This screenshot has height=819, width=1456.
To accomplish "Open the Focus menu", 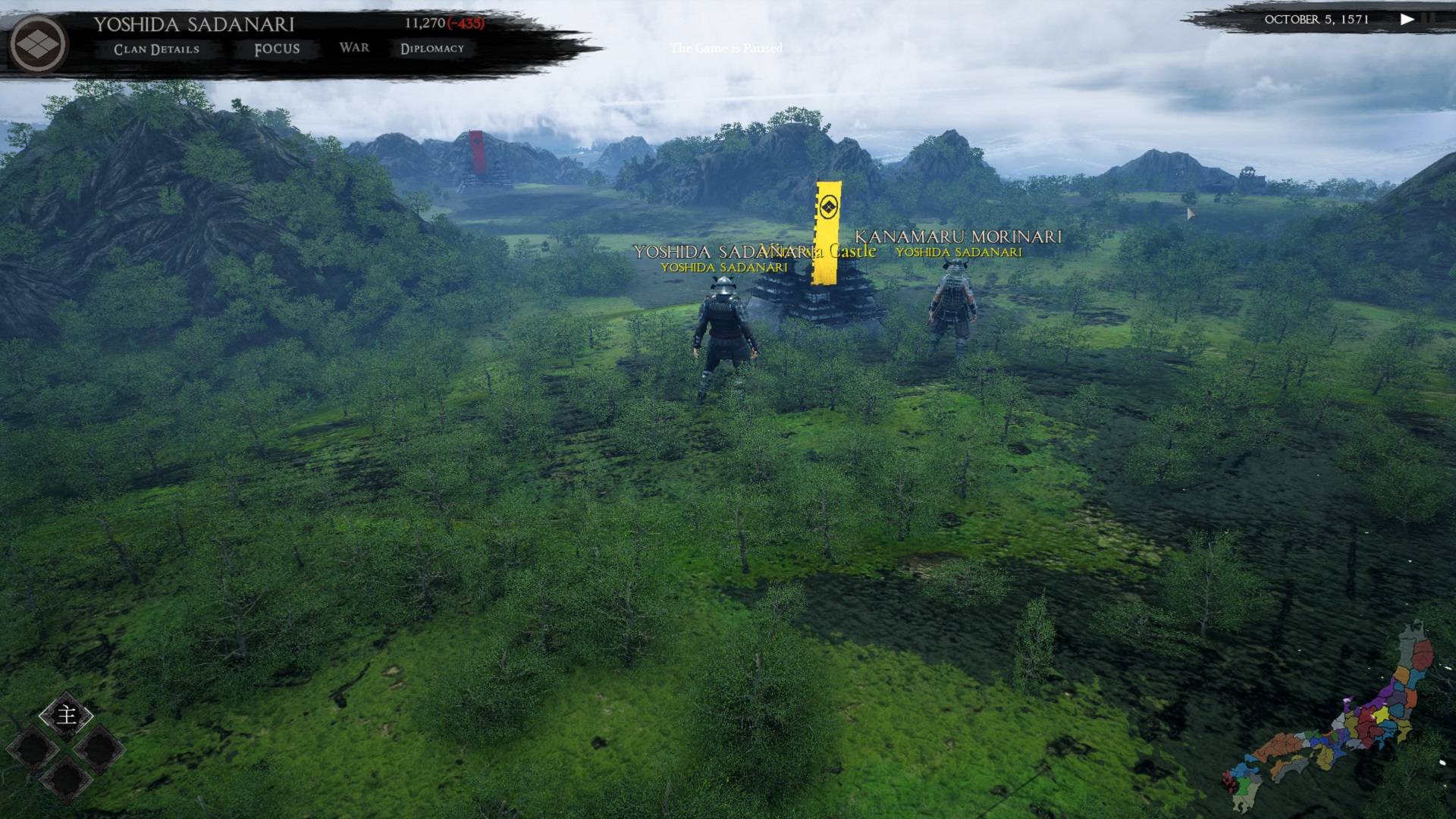I will (x=277, y=49).
